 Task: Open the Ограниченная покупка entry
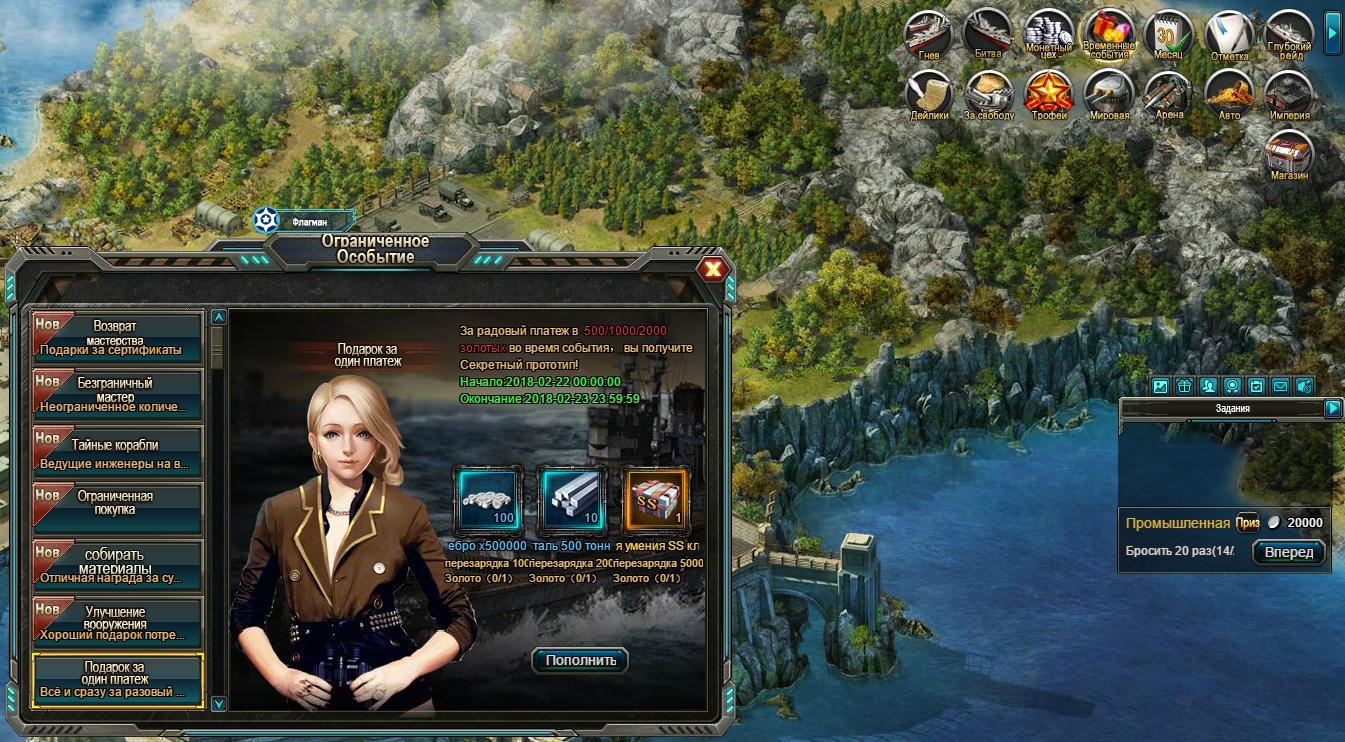(x=117, y=508)
